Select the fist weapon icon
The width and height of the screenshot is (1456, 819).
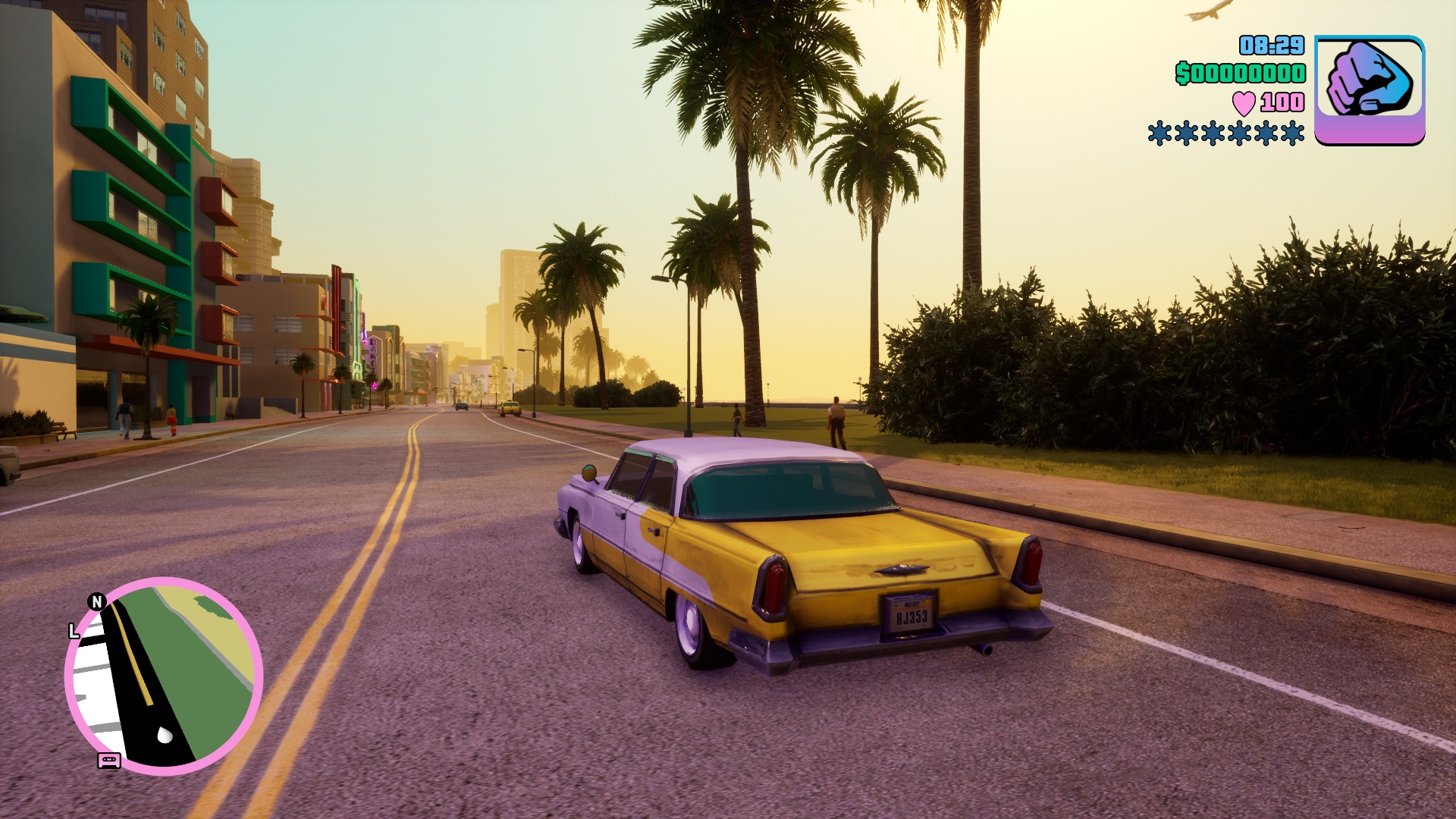coord(1369,89)
